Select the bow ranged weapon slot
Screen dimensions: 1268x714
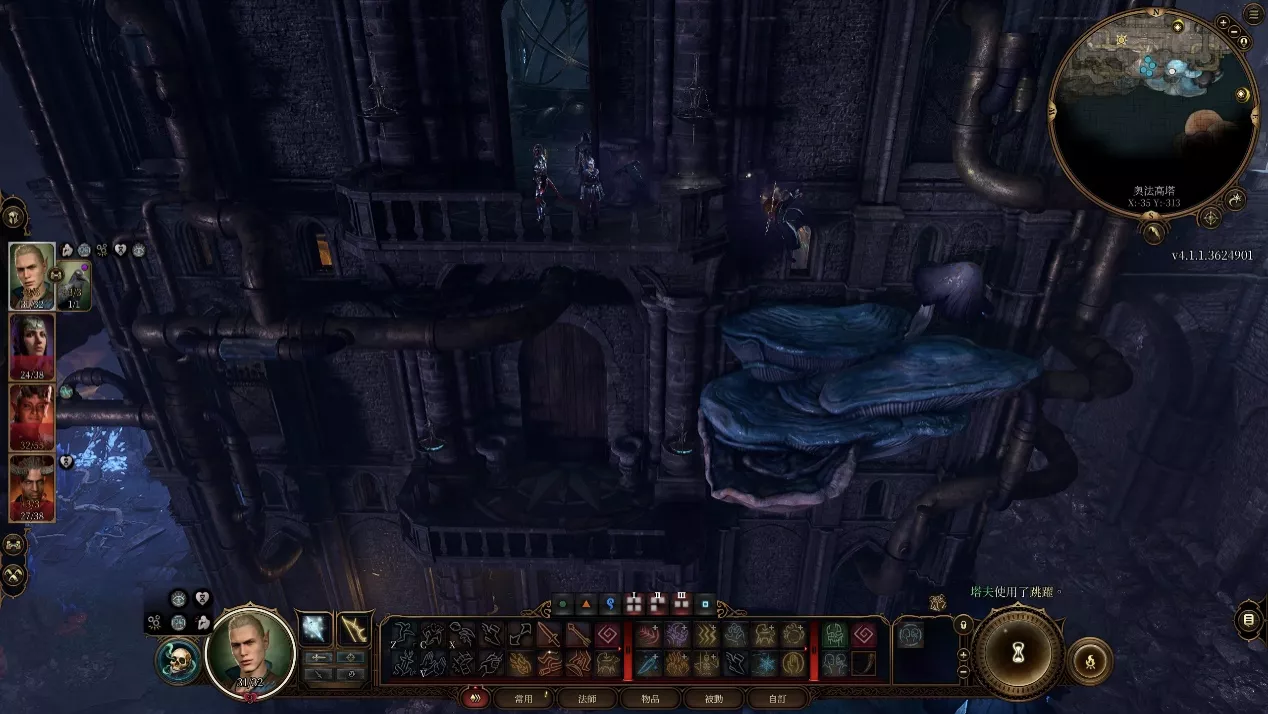(353, 628)
